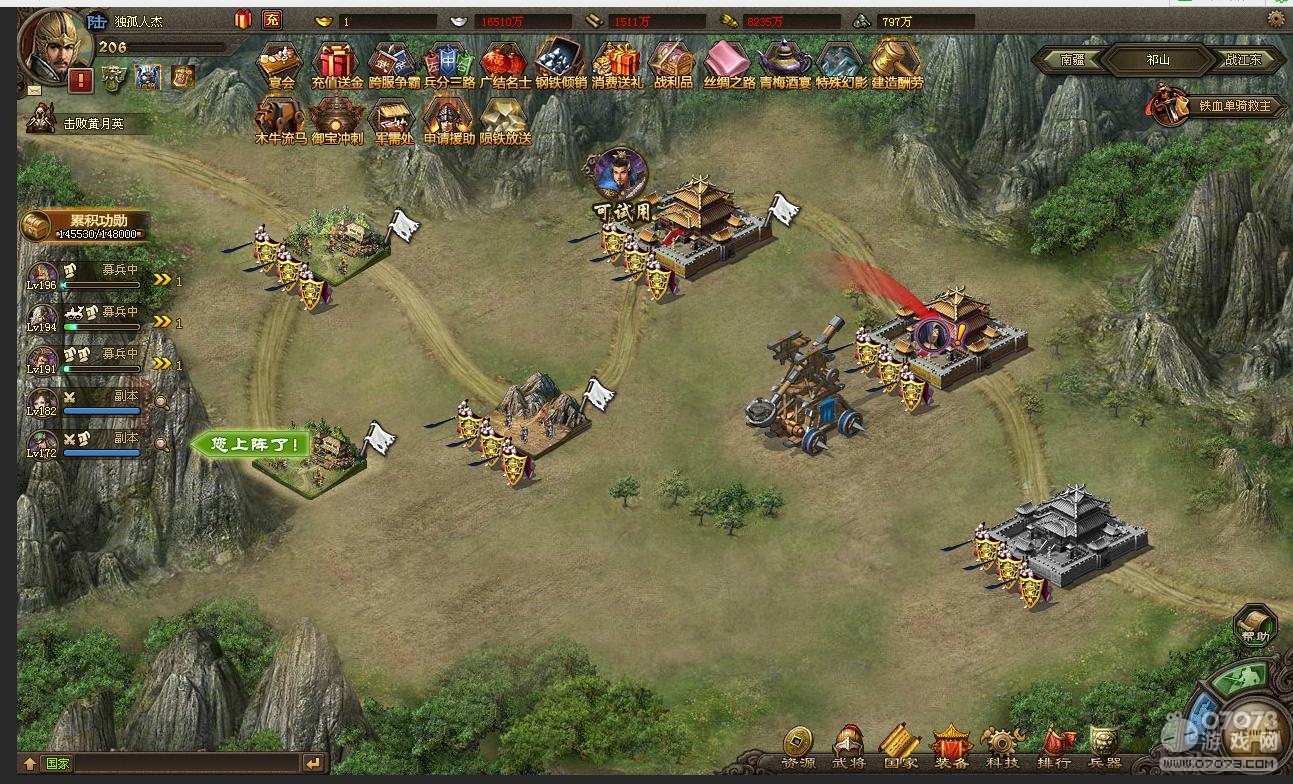Viewport: 1293px width, 784px height.
Task: Open the 累积功勋 treasure chest reward
Action: coord(36,226)
